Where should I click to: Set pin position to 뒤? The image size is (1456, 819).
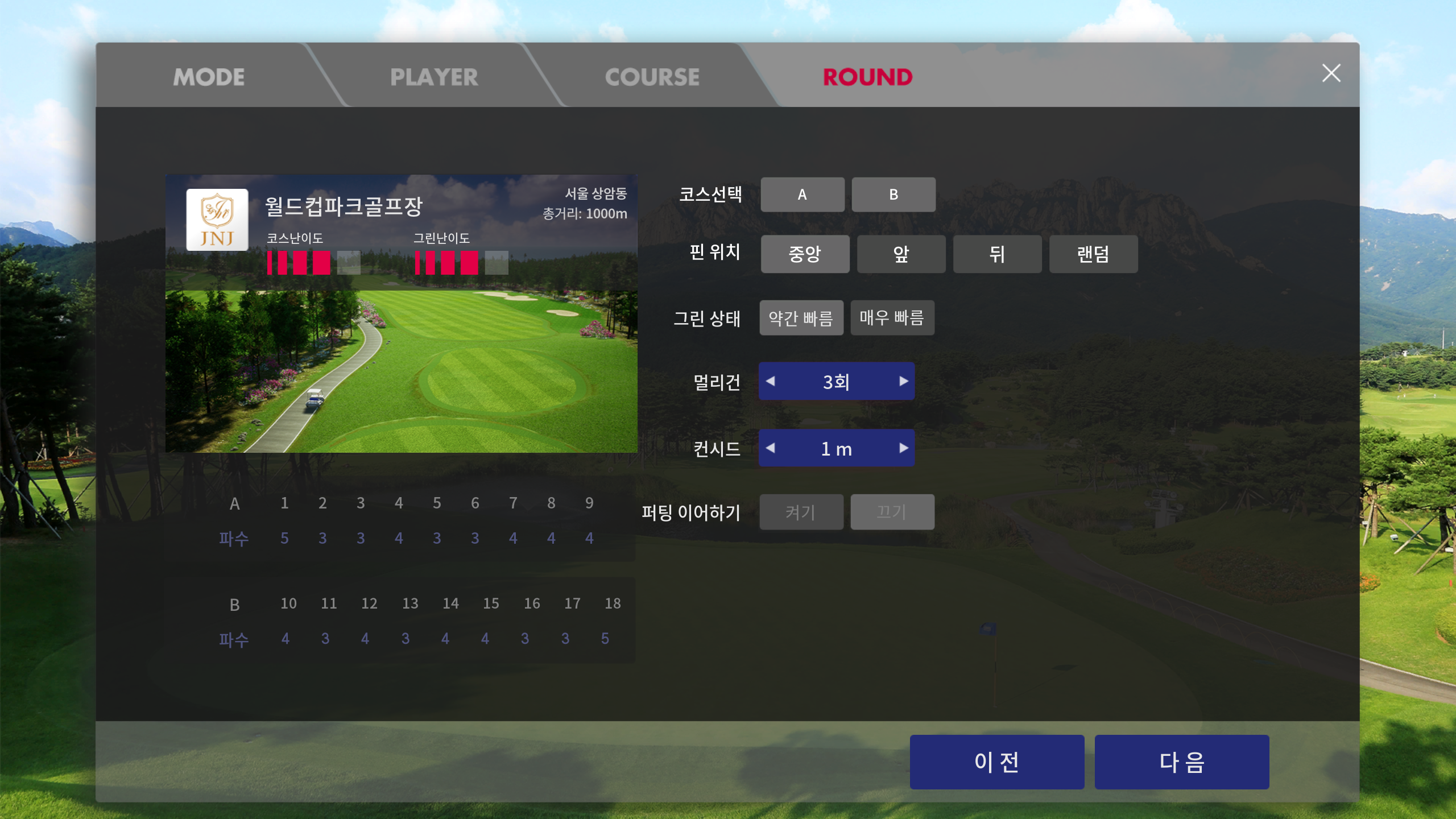point(997,254)
